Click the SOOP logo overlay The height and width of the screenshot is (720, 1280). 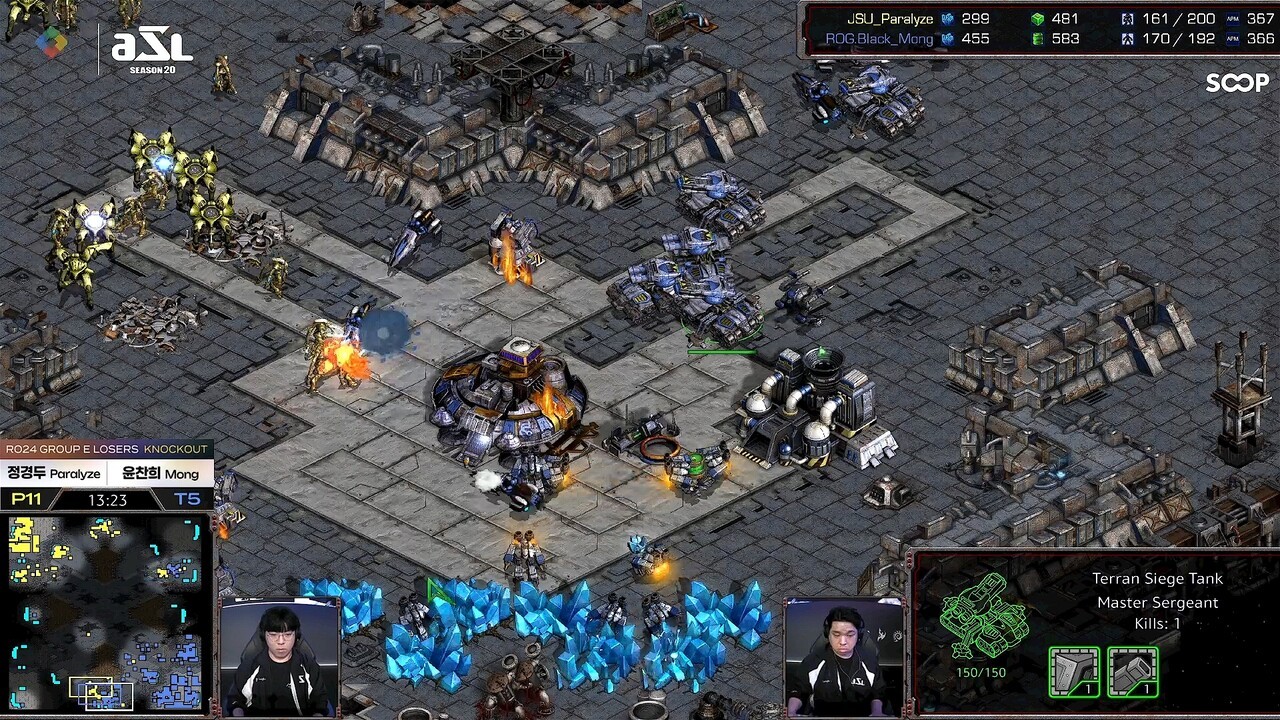tap(1237, 83)
